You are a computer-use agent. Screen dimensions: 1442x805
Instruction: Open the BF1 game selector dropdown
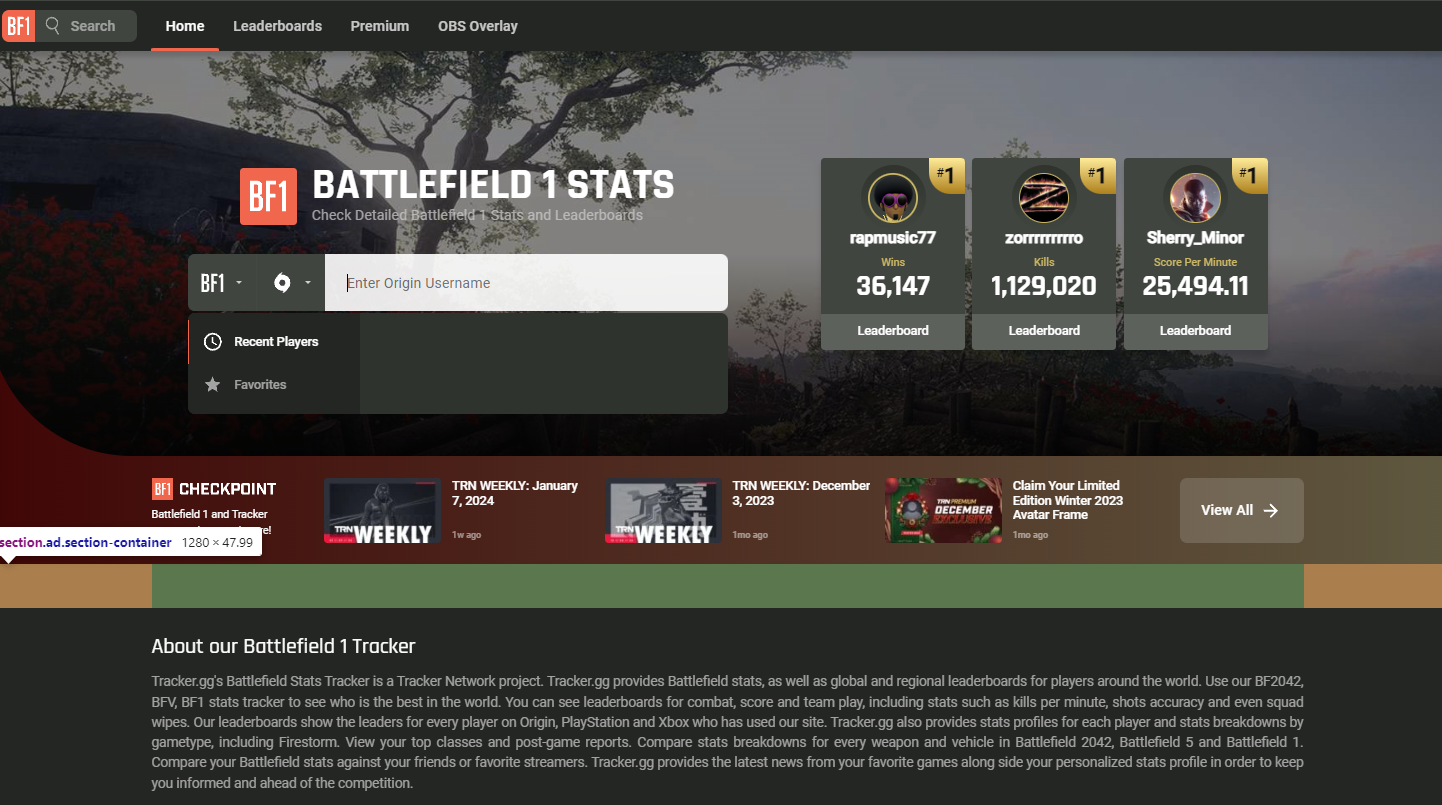(x=222, y=282)
